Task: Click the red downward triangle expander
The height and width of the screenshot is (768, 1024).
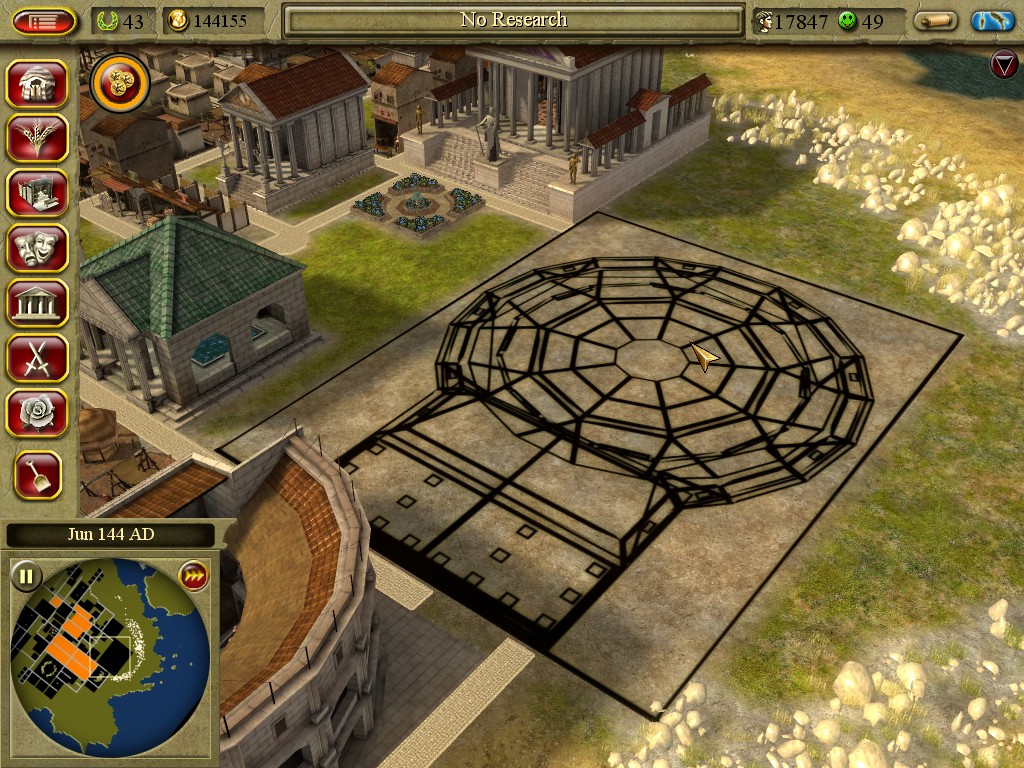Action: click(1003, 65)
